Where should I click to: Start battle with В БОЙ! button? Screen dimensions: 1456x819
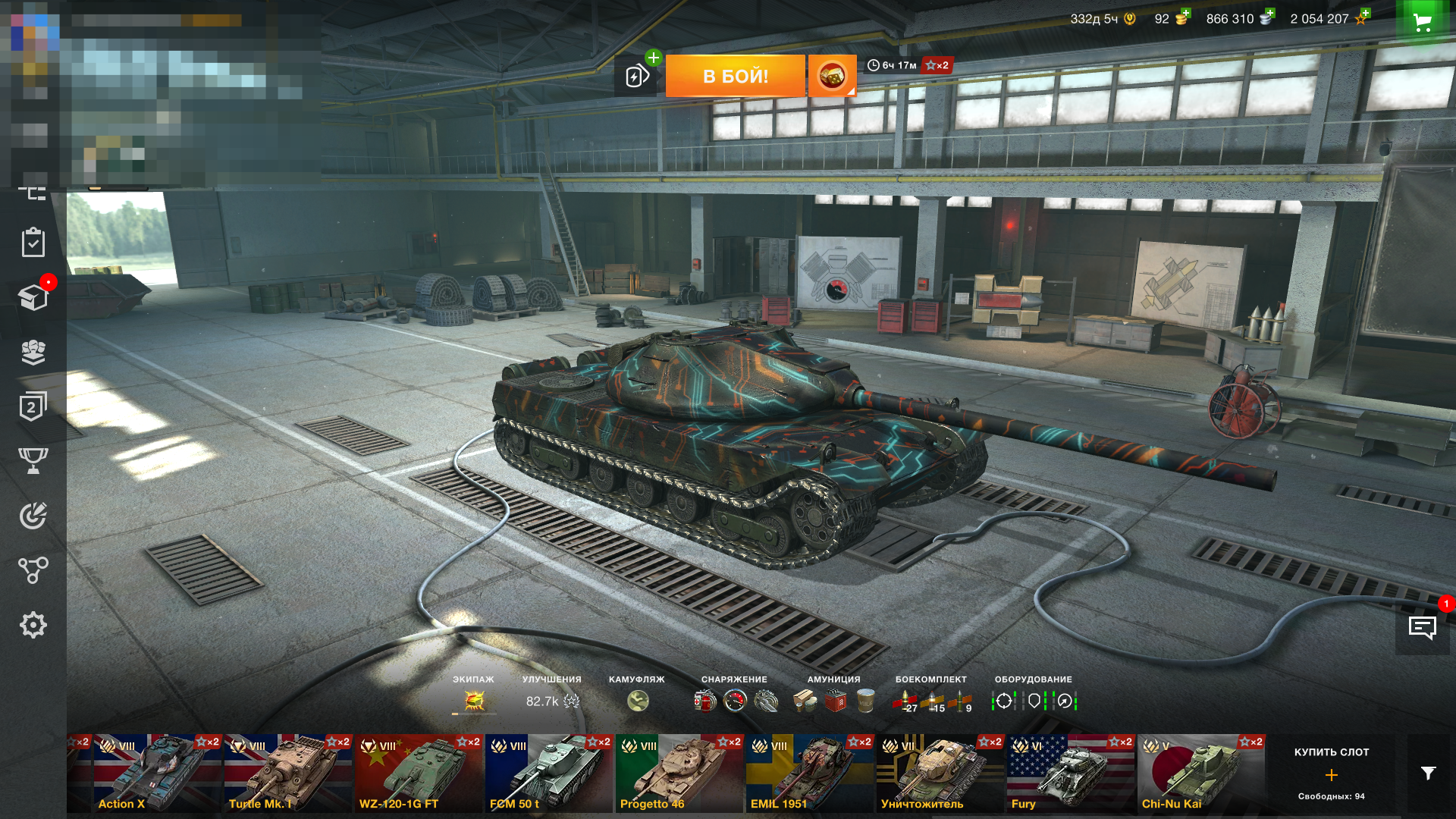735,76
